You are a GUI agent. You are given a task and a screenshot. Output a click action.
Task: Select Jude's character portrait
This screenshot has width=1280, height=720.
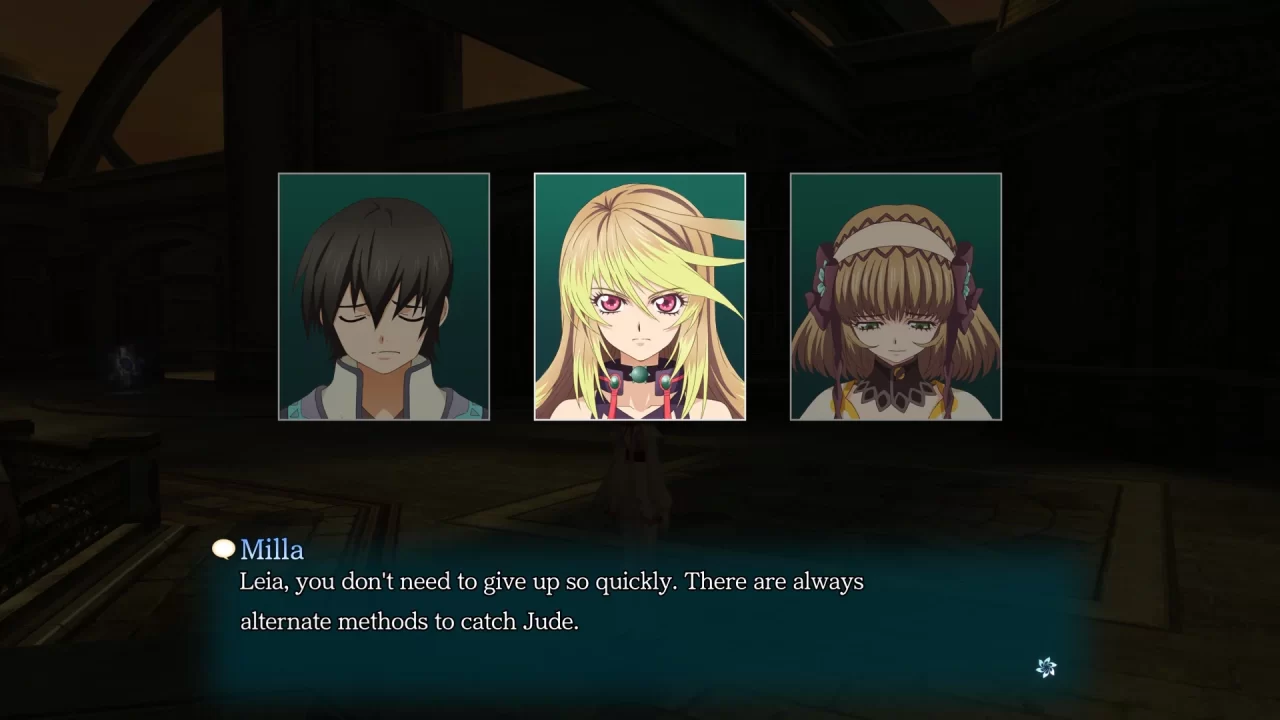[384, 295]
